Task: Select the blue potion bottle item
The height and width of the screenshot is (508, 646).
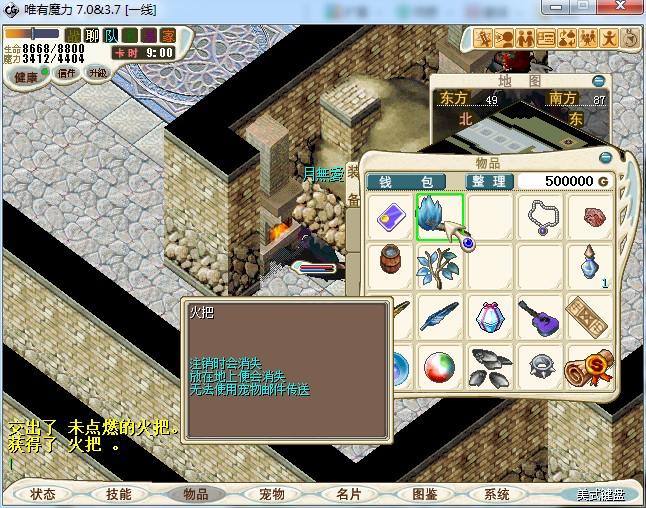Action: click(x=591, y=266)
